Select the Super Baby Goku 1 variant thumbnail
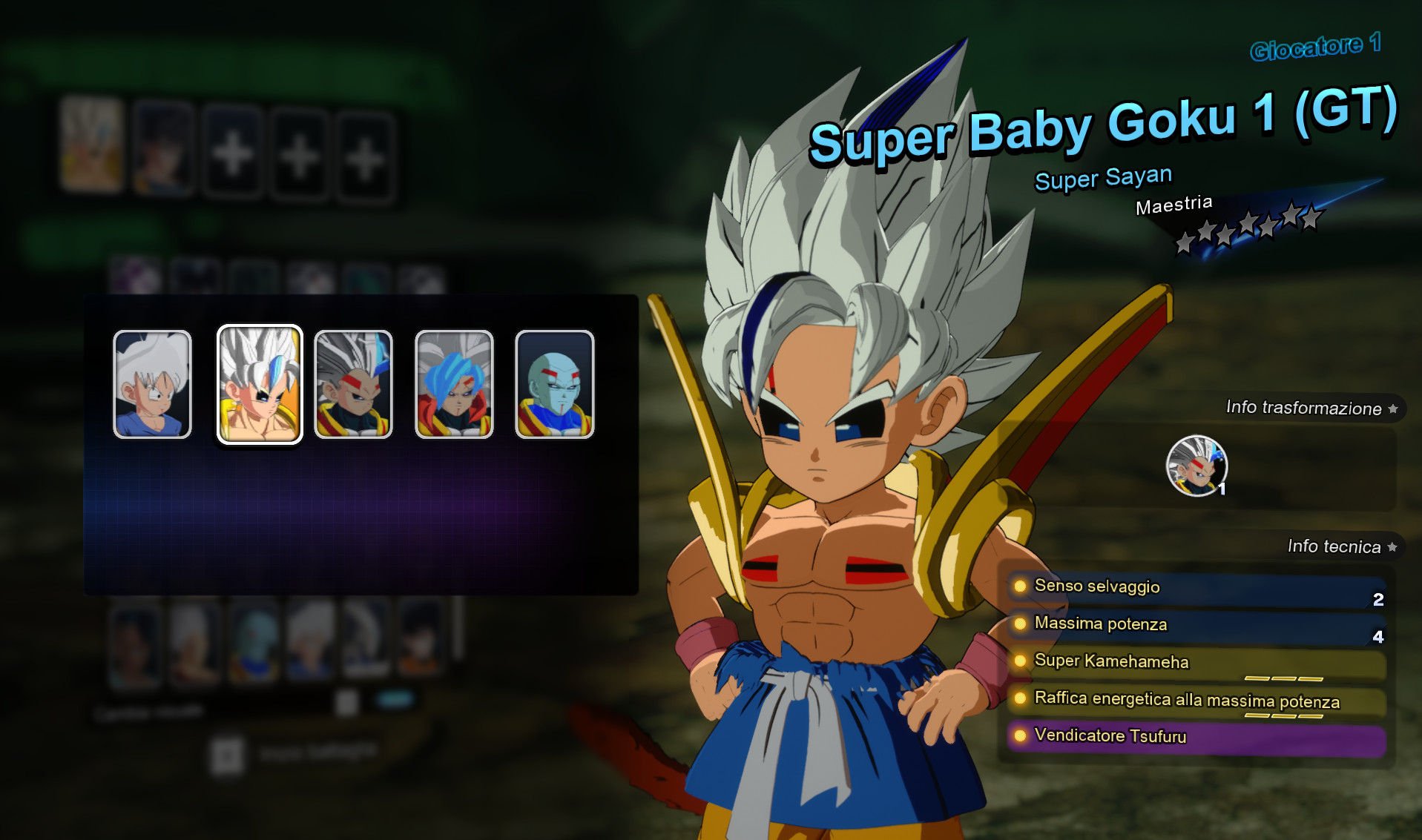 pos(260,383)
